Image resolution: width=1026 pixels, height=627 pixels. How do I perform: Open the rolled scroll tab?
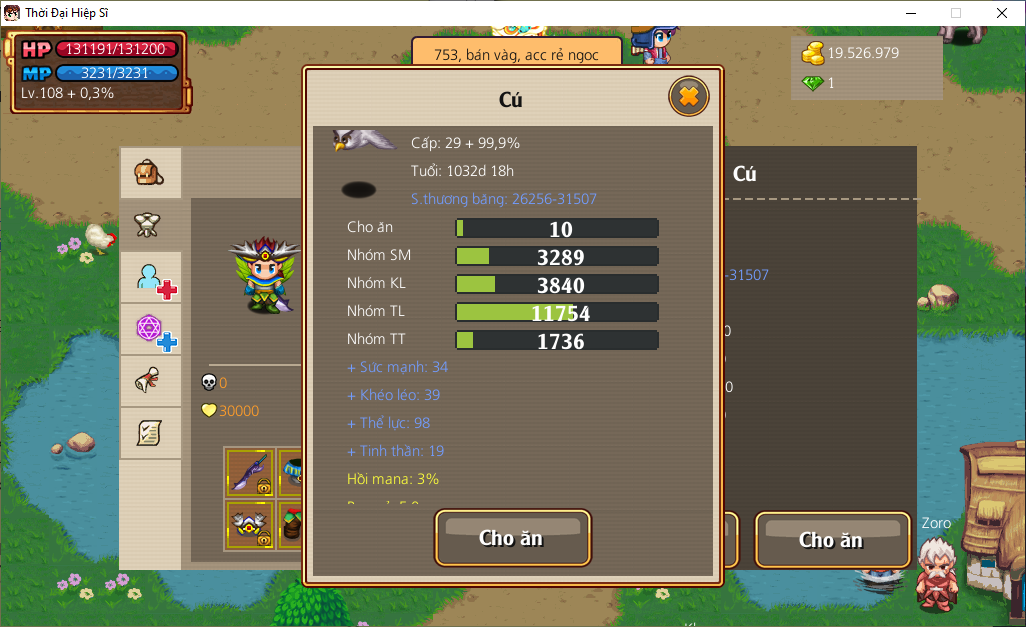tap(150, 381)
